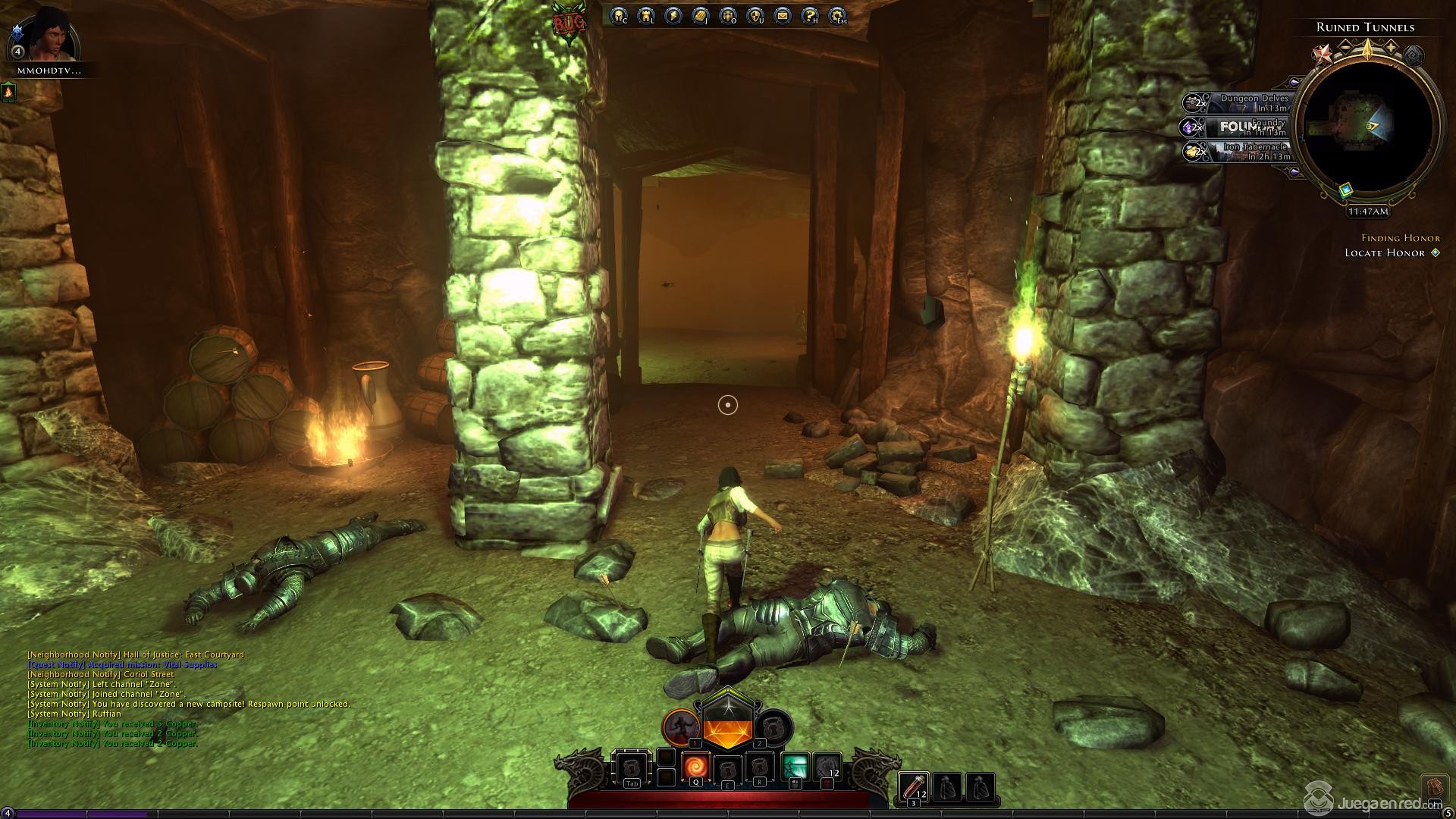1456x819 pixels.
Task: Use the red health potion slot
Action: (913, 787)
